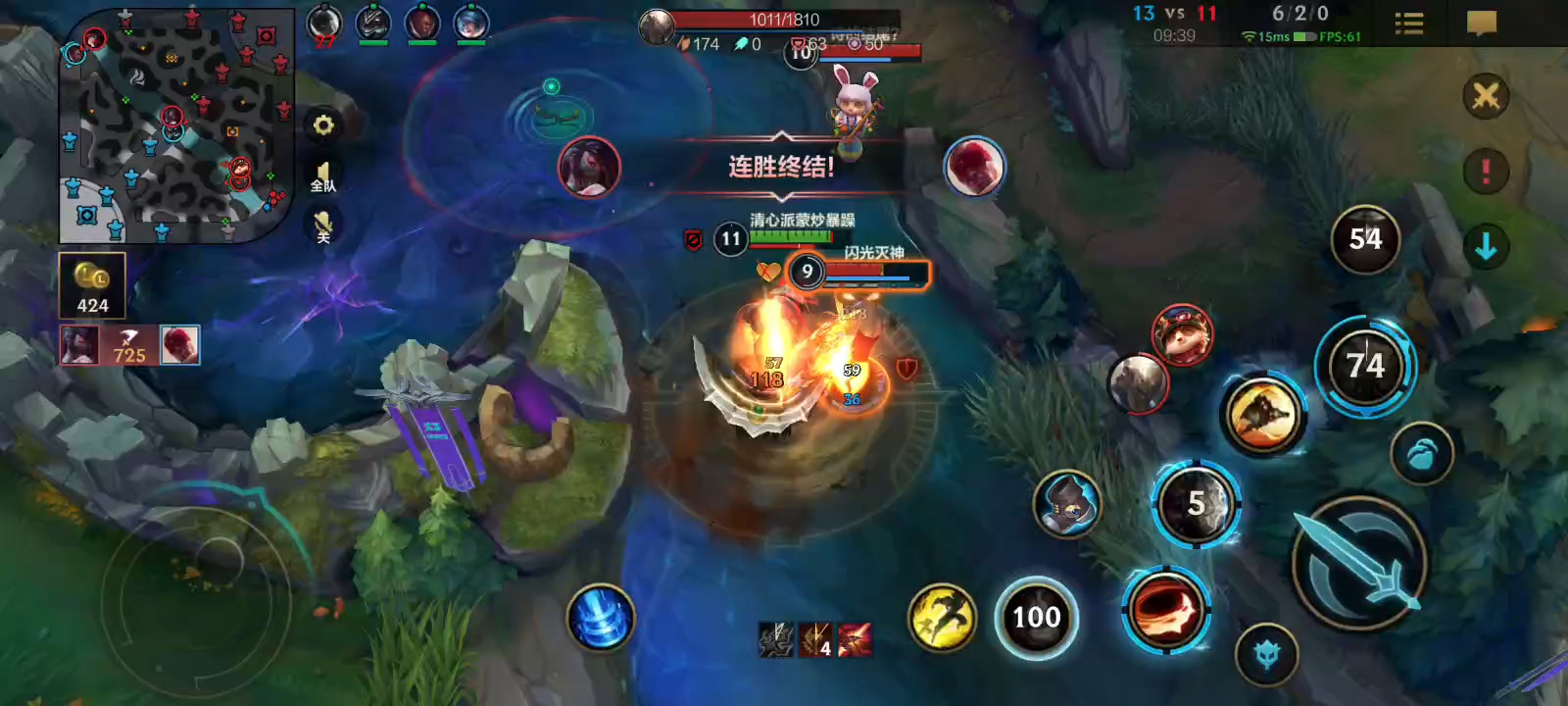Image resolution: width=1568 pixels, height=706 pixels.
Task: Open the chat message panel
Action: pyautogui.click(x=1482, y=24)
